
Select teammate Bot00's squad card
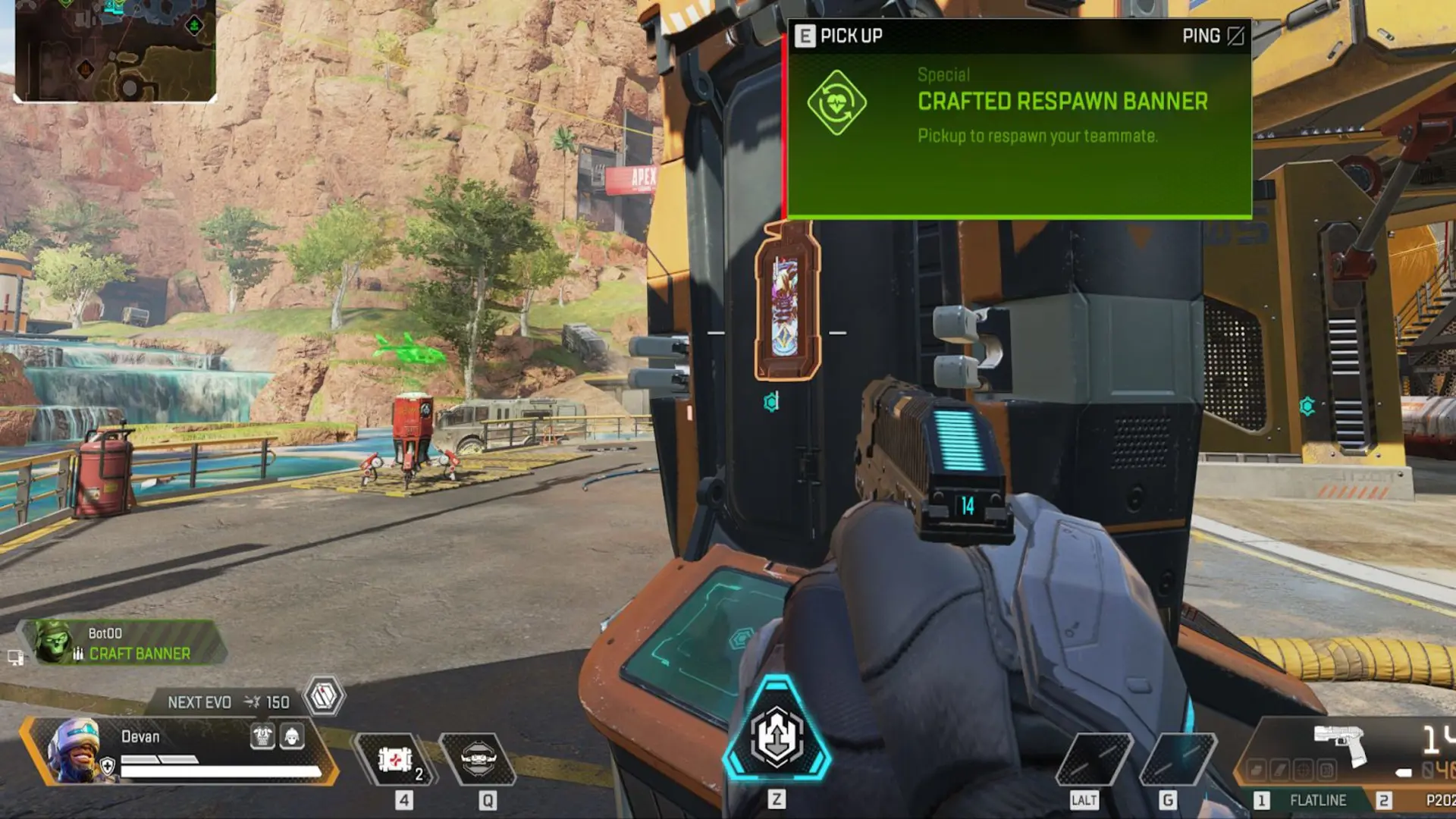(121, 643)
